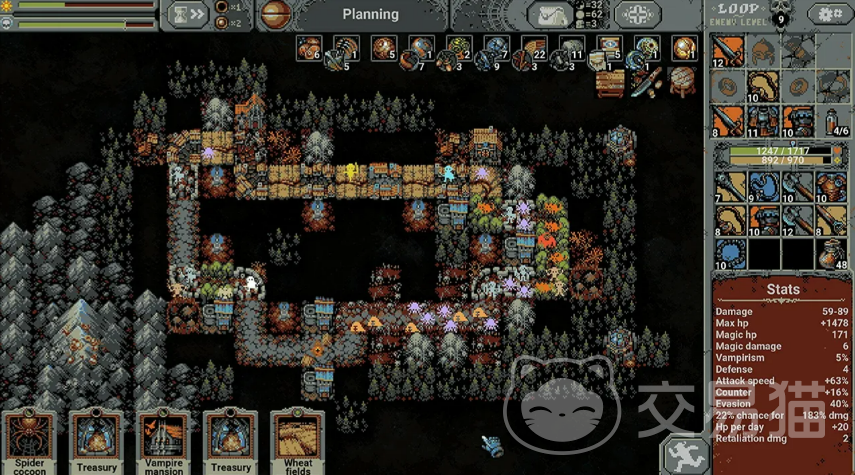Image resolution: width=855 pixels, height=475 pixels.
Task: Open the settings gear menu
Action: [828, 14]
